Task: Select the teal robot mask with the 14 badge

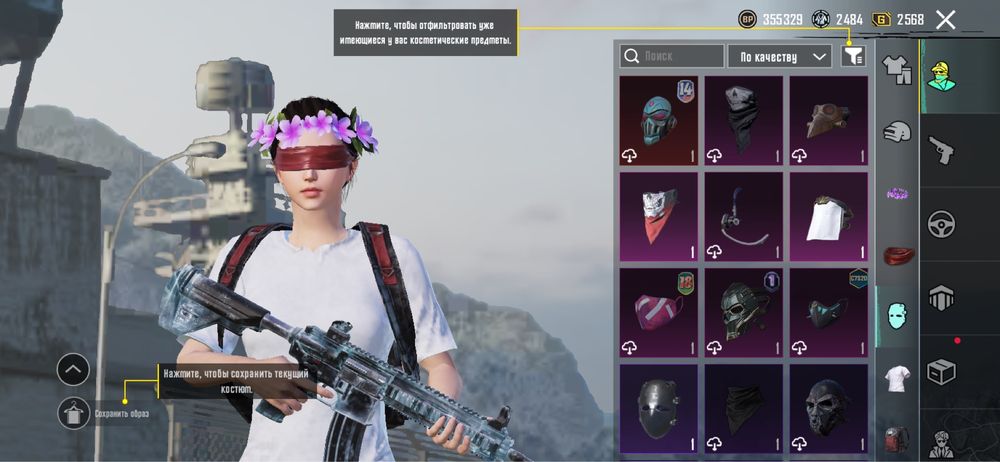Action: point(658,120)
